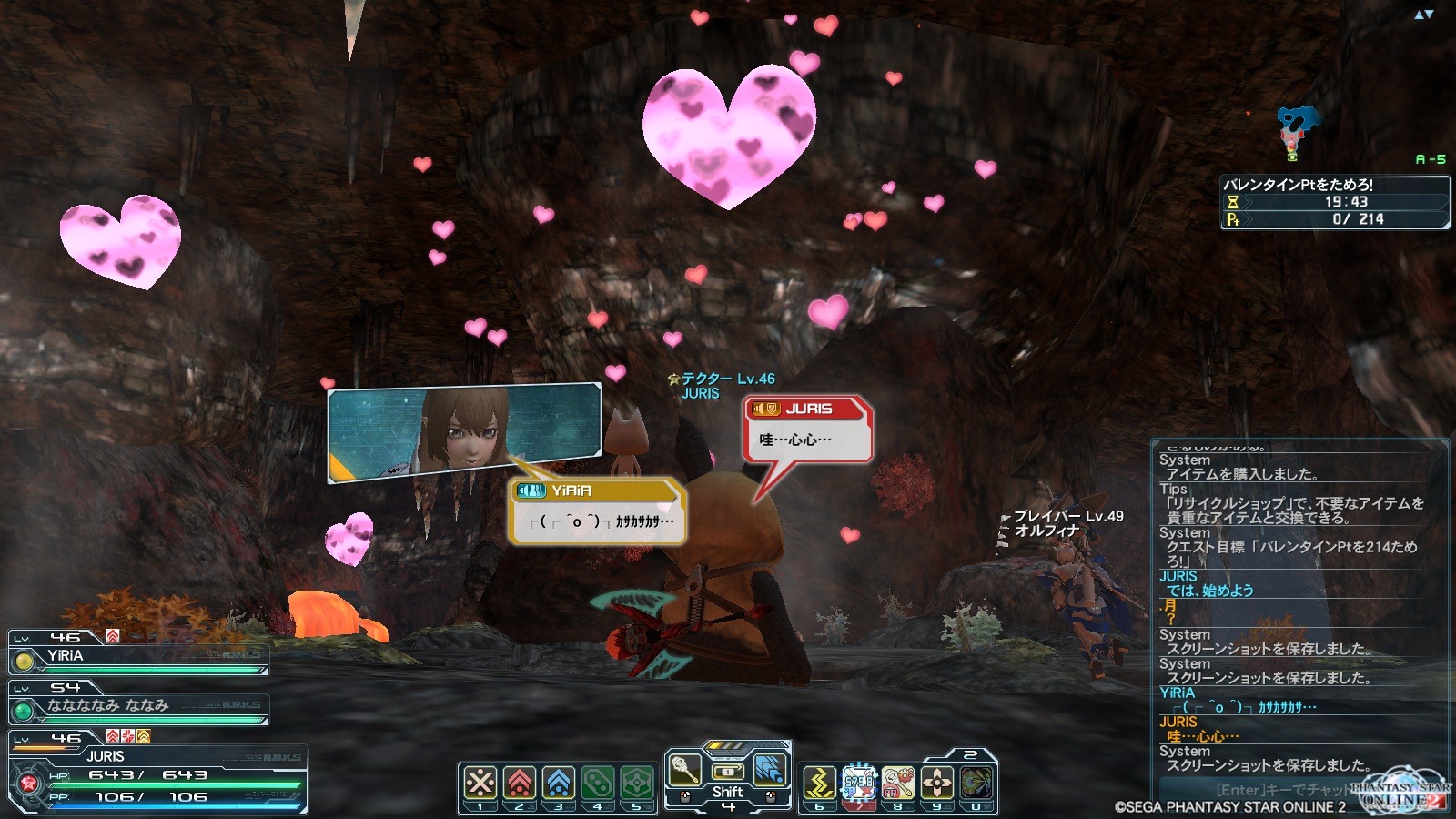Use the green slot 4 item
This screenshot has width=1456, height=819.
598,783
